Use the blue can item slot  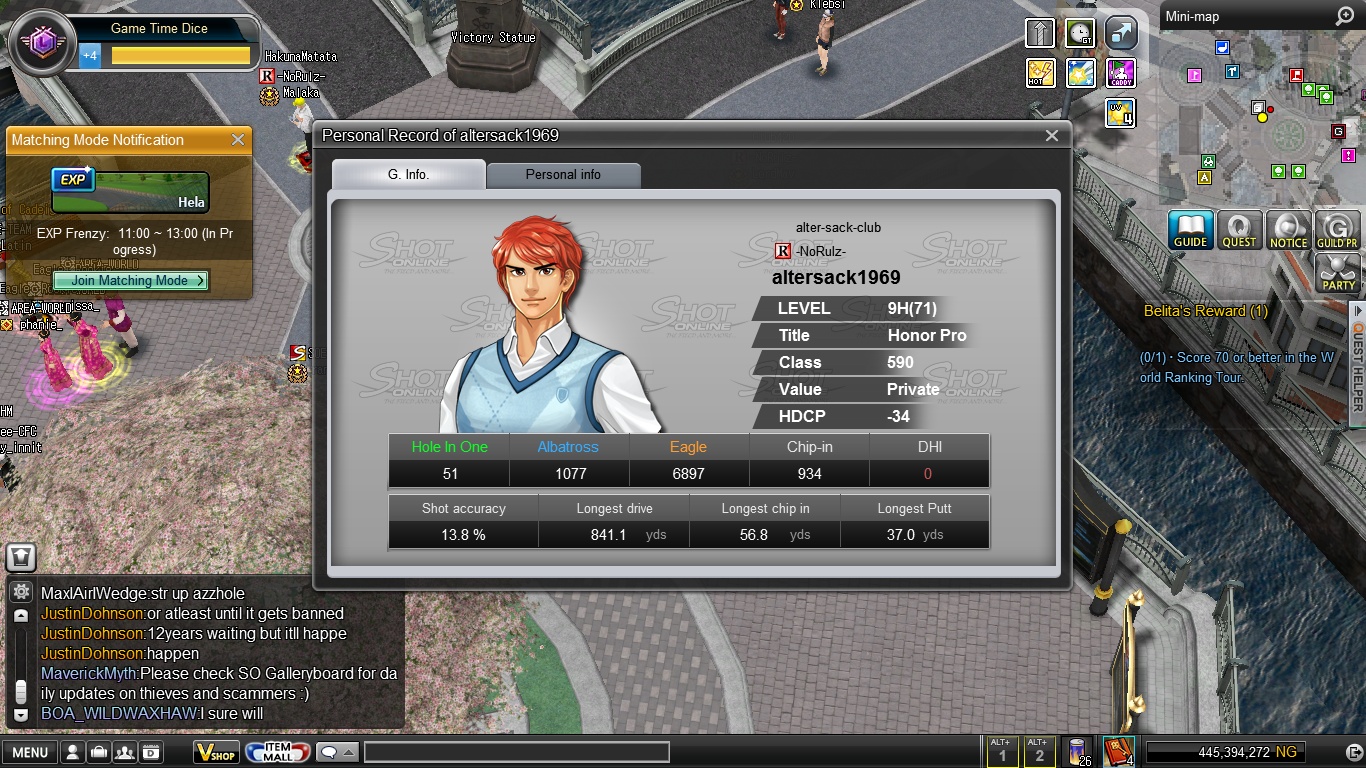[1077, 751]
